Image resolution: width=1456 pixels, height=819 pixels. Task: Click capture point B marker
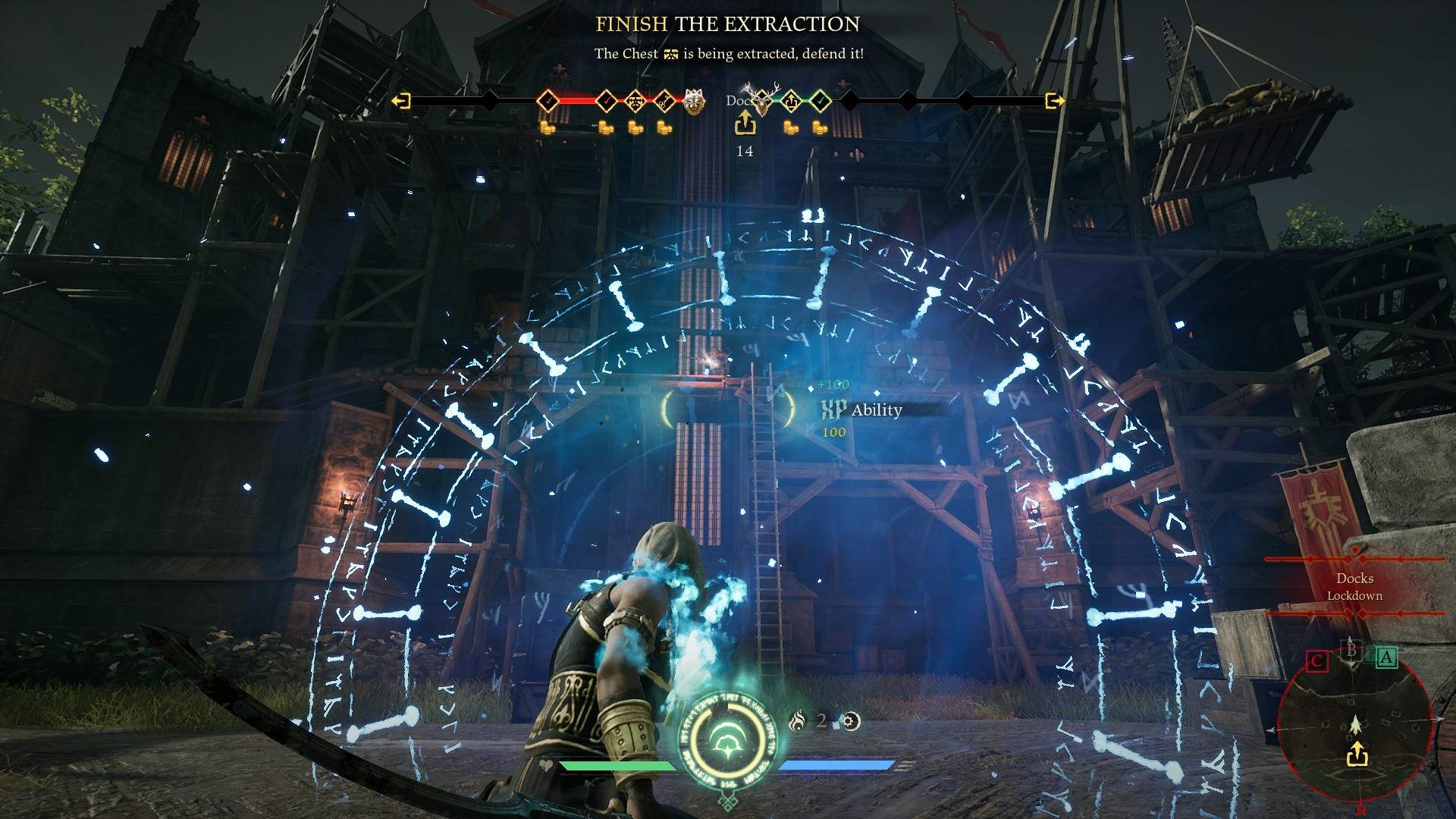click(1351, 651)
